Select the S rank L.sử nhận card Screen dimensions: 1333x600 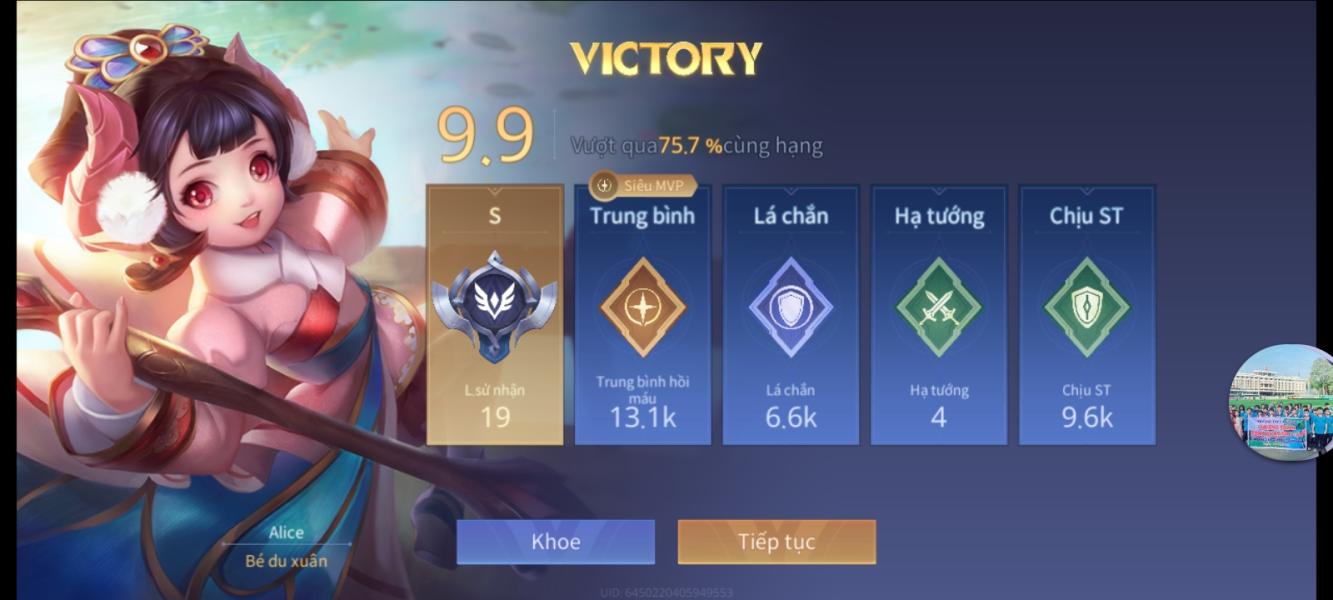[495, 315]
